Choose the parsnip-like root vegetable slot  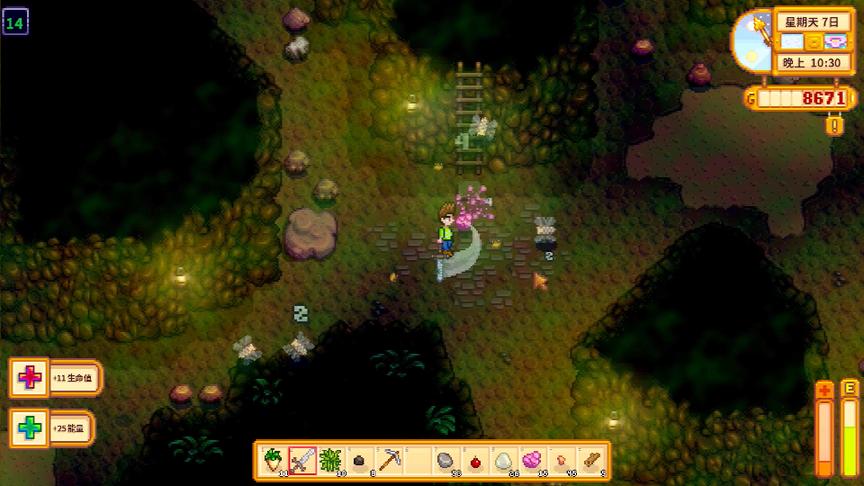click(273, 460)
